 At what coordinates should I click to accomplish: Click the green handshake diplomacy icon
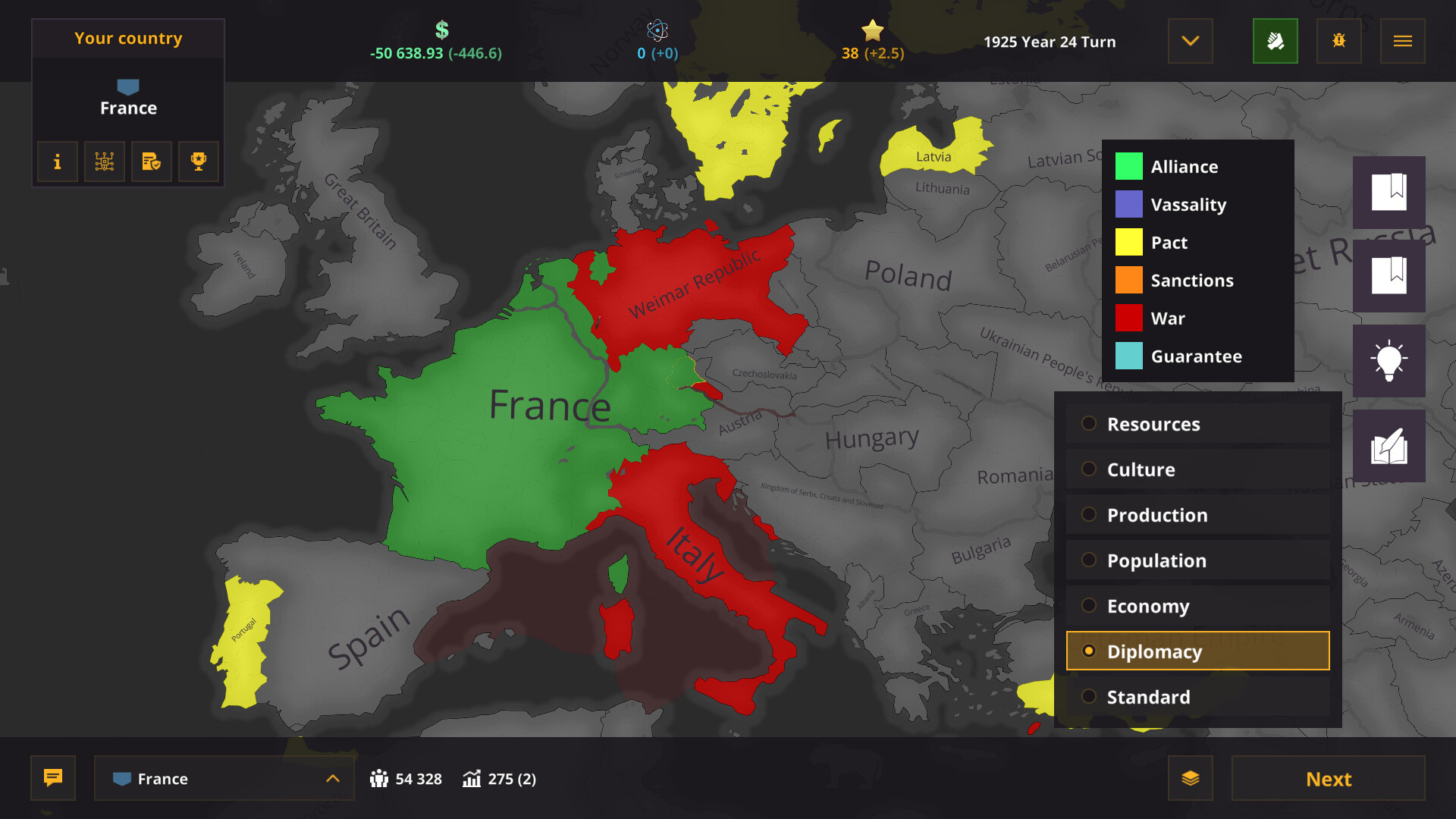tap(1276, 41)
